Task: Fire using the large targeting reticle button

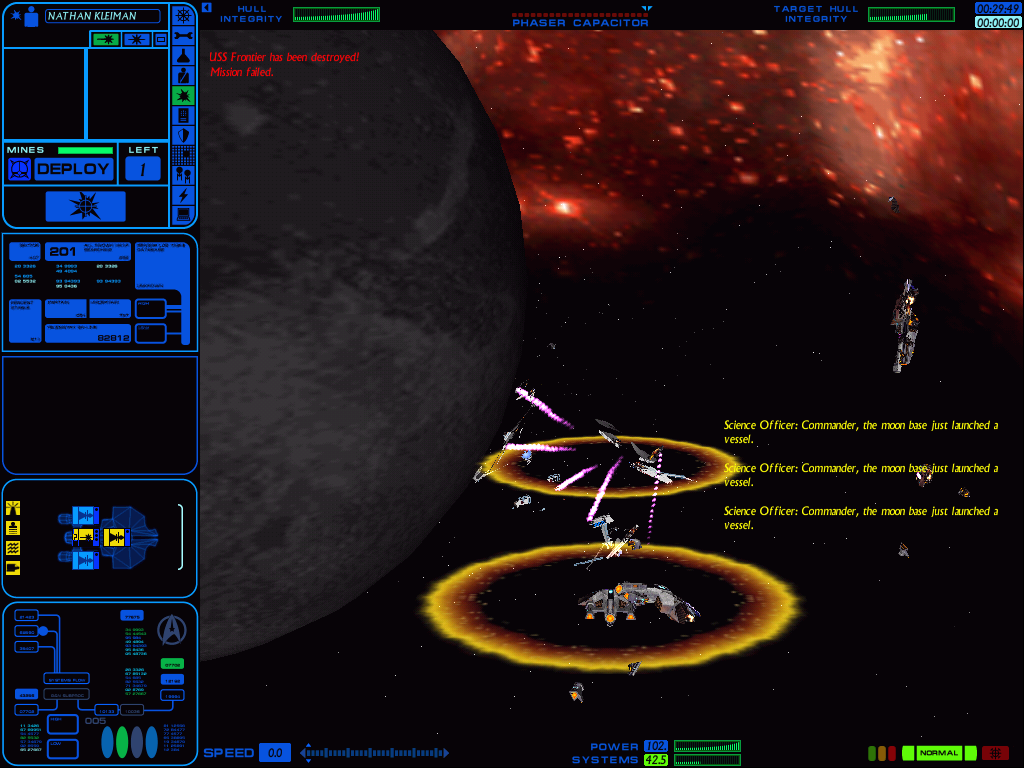Action: coord(85,206)
